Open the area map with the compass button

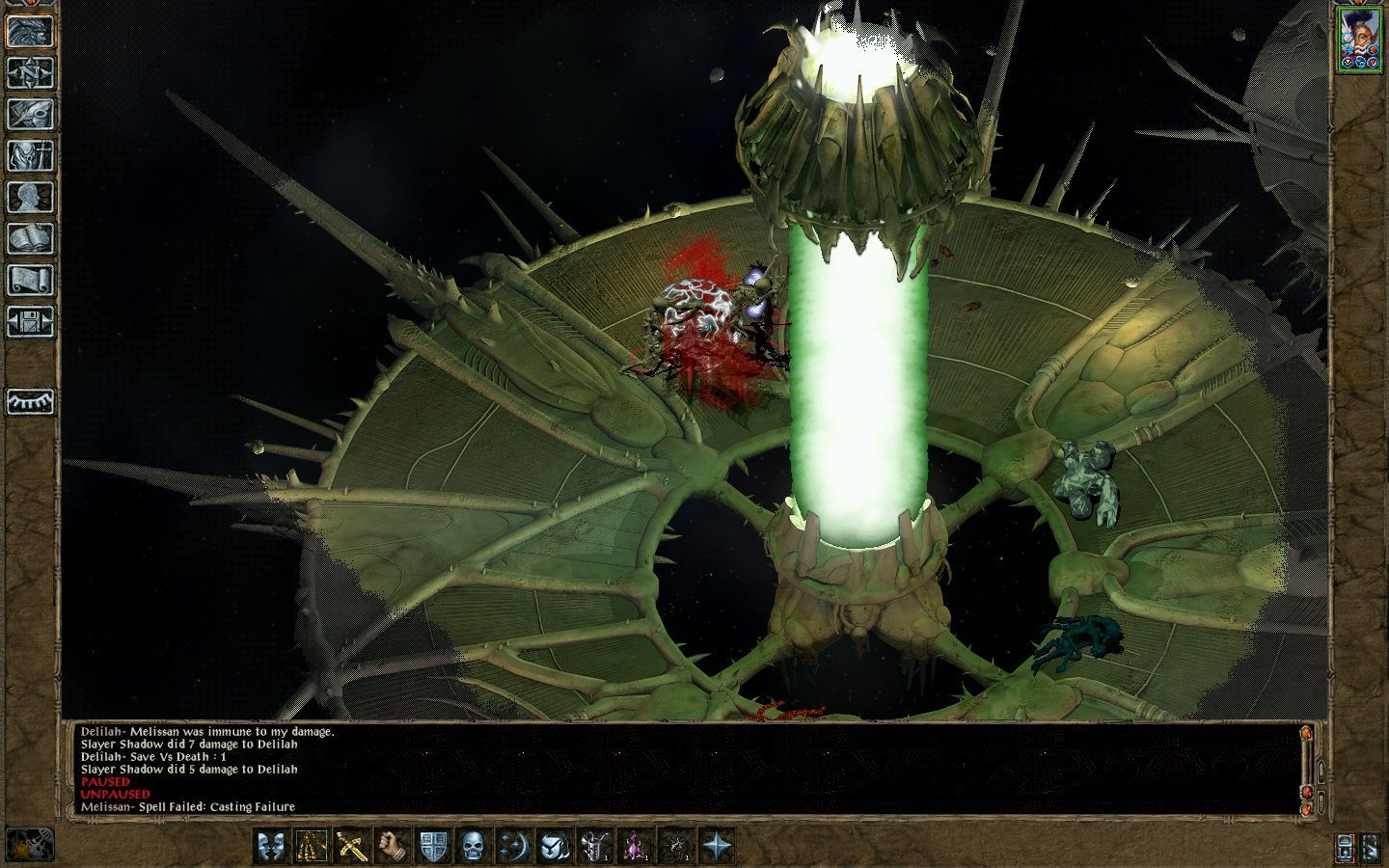(30, 73)
